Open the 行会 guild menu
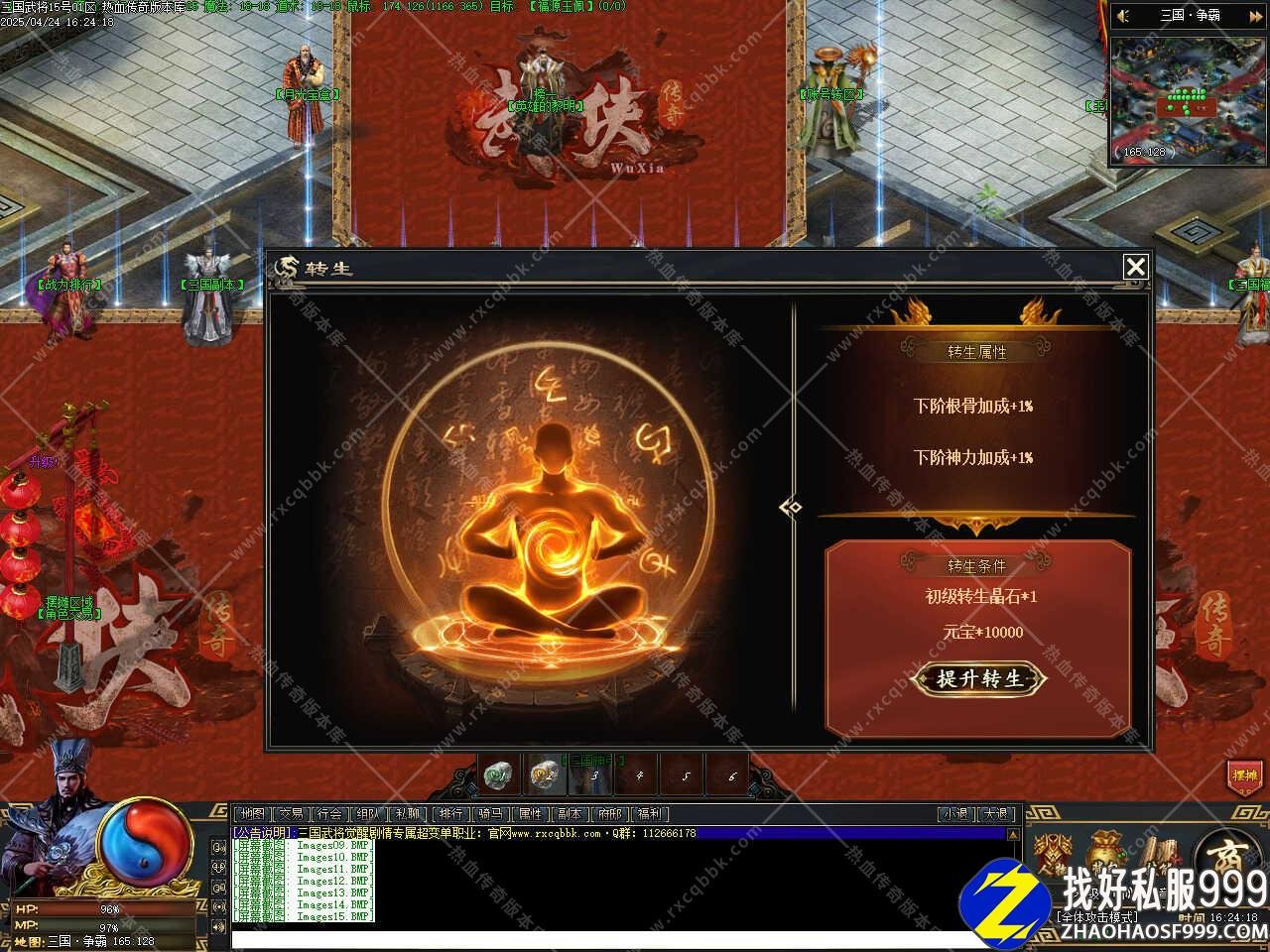This screenshot has width=1270, height=952. pyautogui.click(x=330, y=813)
